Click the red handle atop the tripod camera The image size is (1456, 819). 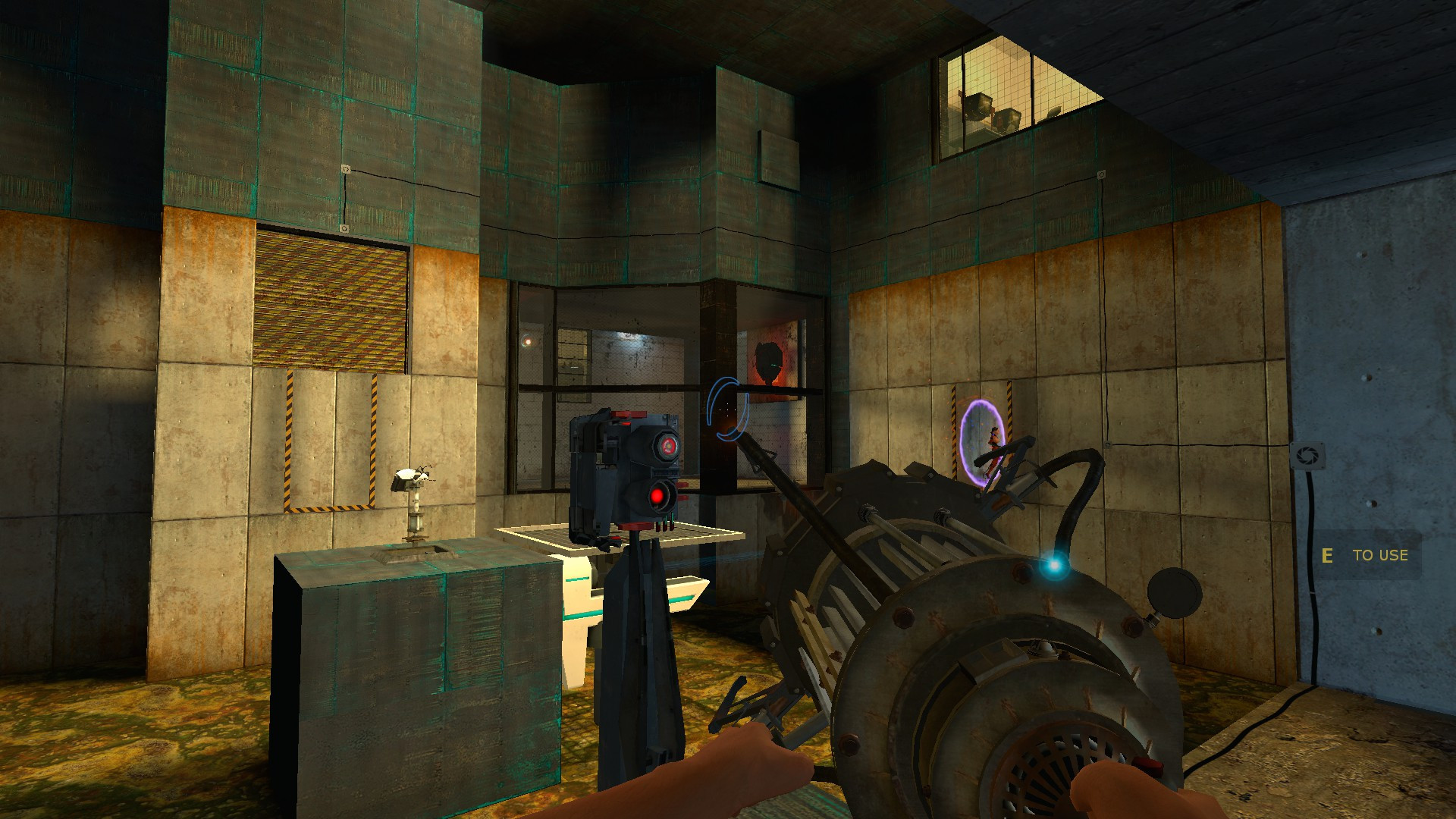coord(629,416)
